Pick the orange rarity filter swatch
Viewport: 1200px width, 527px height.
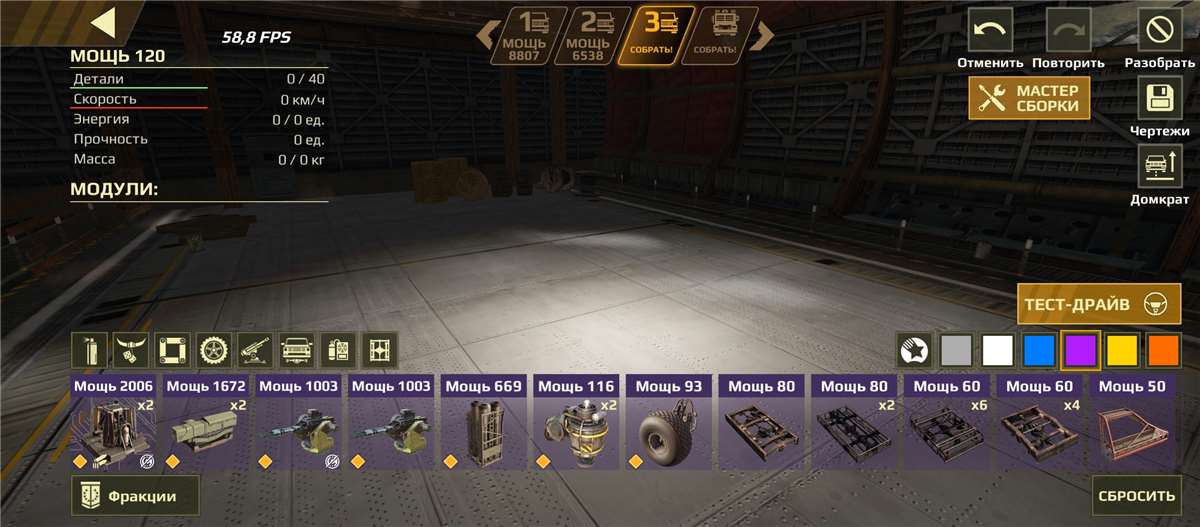point(1163,350)
